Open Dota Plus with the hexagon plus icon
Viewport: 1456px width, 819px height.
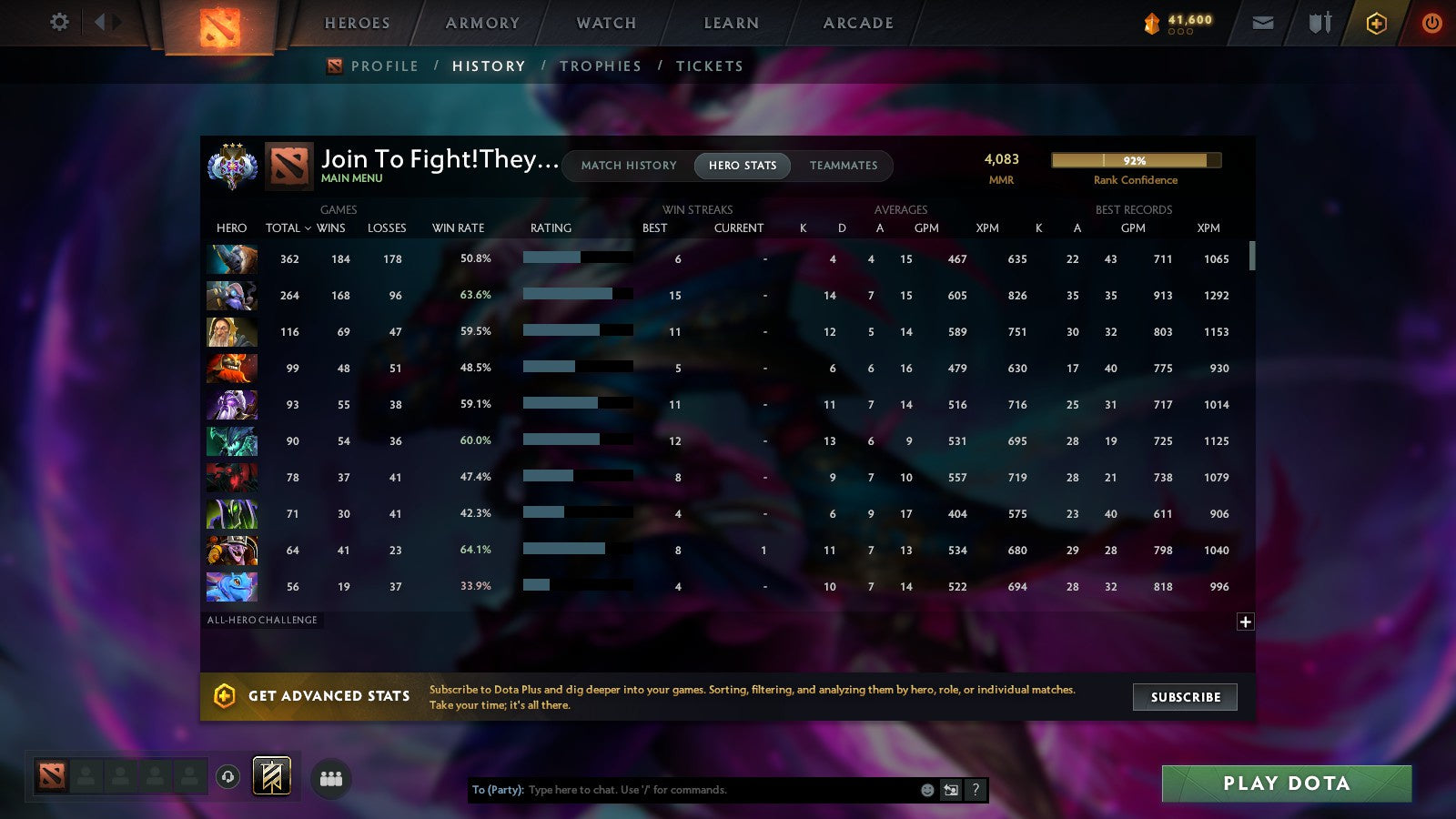pos(1375,23)
